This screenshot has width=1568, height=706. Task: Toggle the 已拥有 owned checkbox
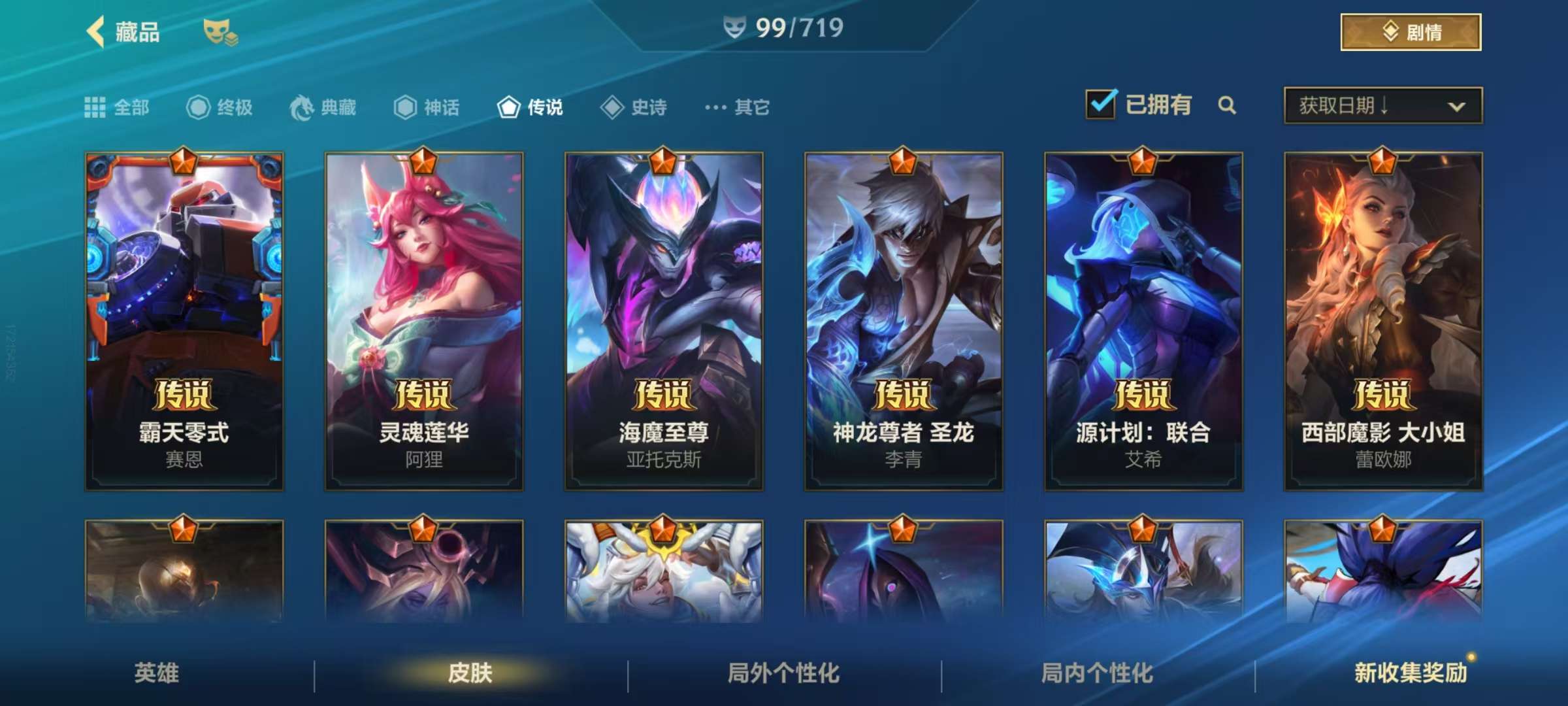coord(1102,105)
